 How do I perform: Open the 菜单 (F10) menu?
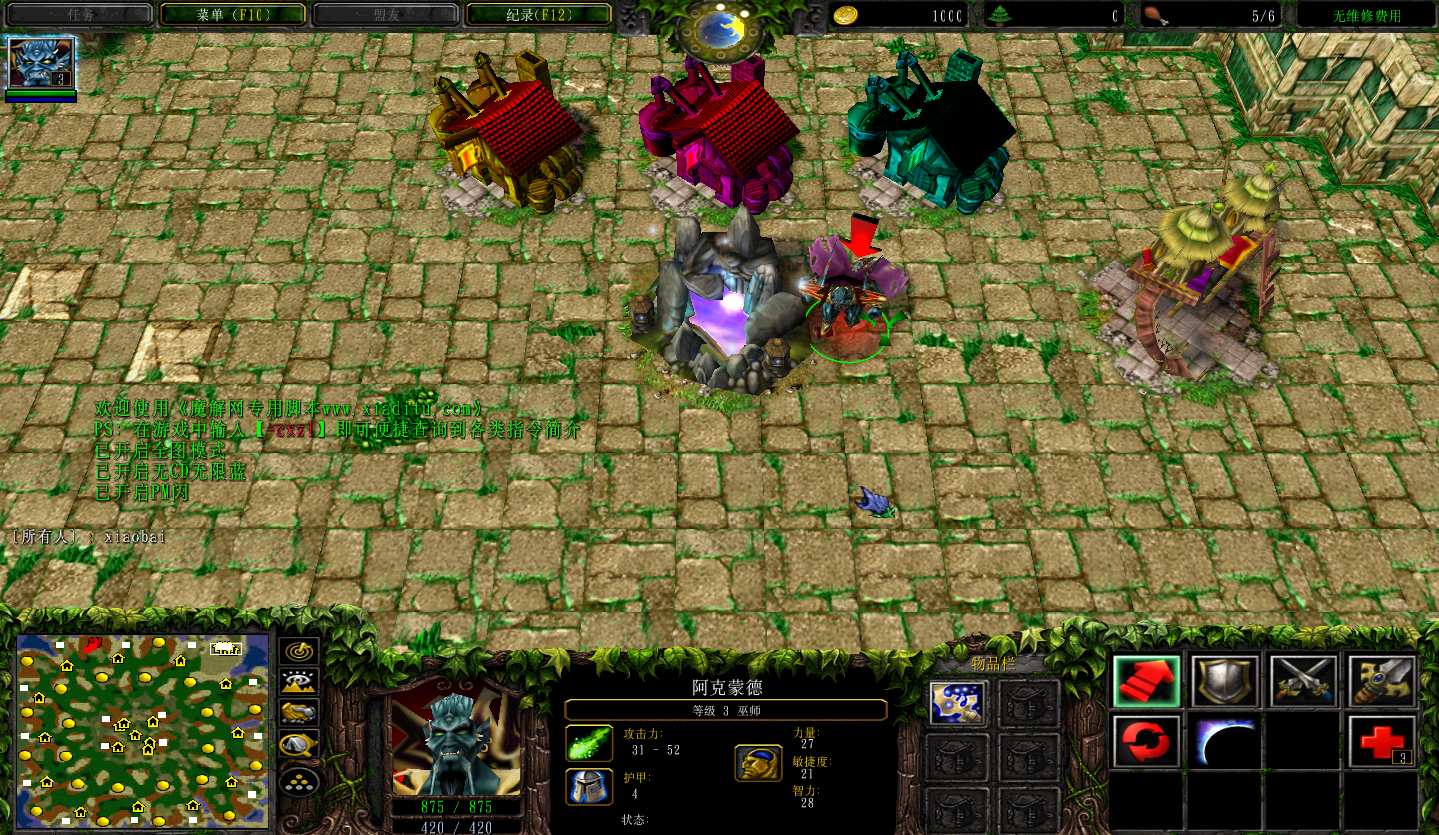(232, 14)
